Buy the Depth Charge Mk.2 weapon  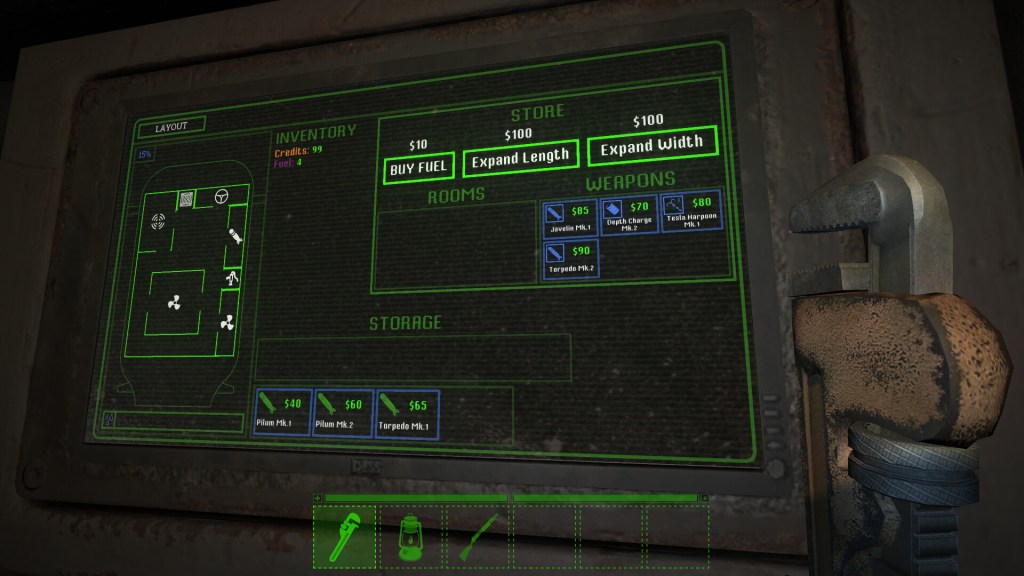[630, 214]
